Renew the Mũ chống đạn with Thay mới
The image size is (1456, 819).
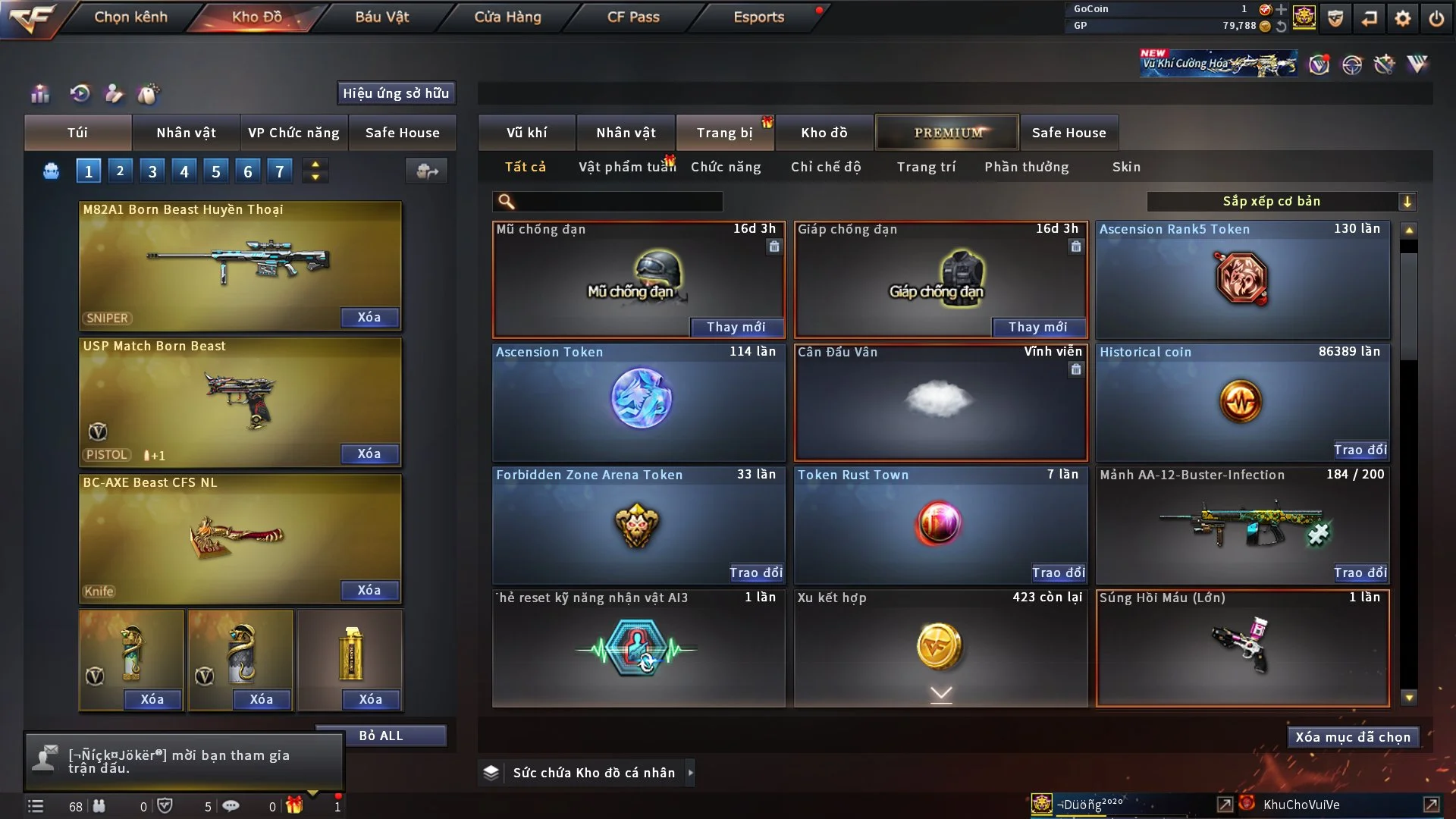point(736,327)
